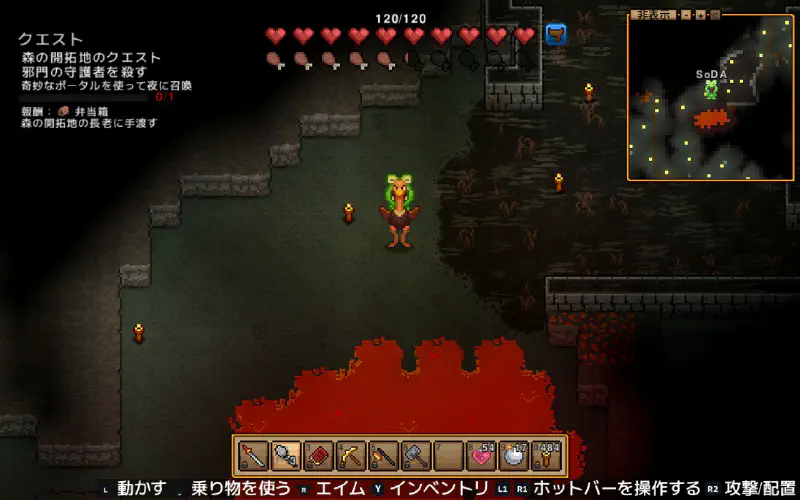
Task: Zoom out the minimap with minus button
Action: pos(685,15)
